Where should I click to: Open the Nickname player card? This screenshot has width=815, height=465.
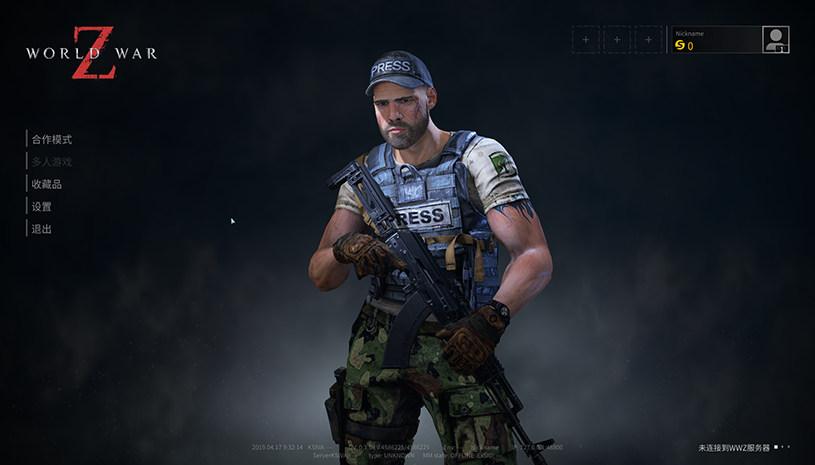click(715, 39)
